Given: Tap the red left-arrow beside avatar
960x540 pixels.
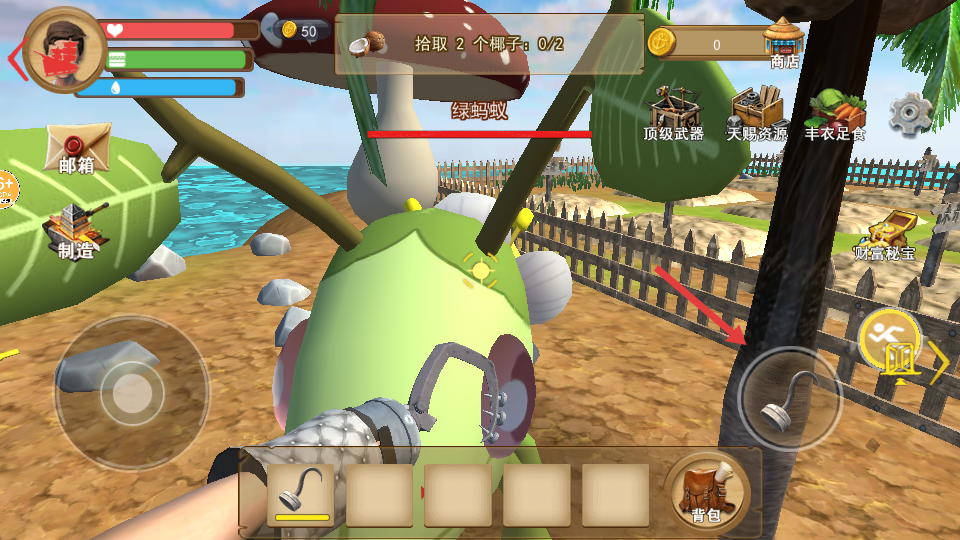Looking at the screenshot, I should click(14, 58).
